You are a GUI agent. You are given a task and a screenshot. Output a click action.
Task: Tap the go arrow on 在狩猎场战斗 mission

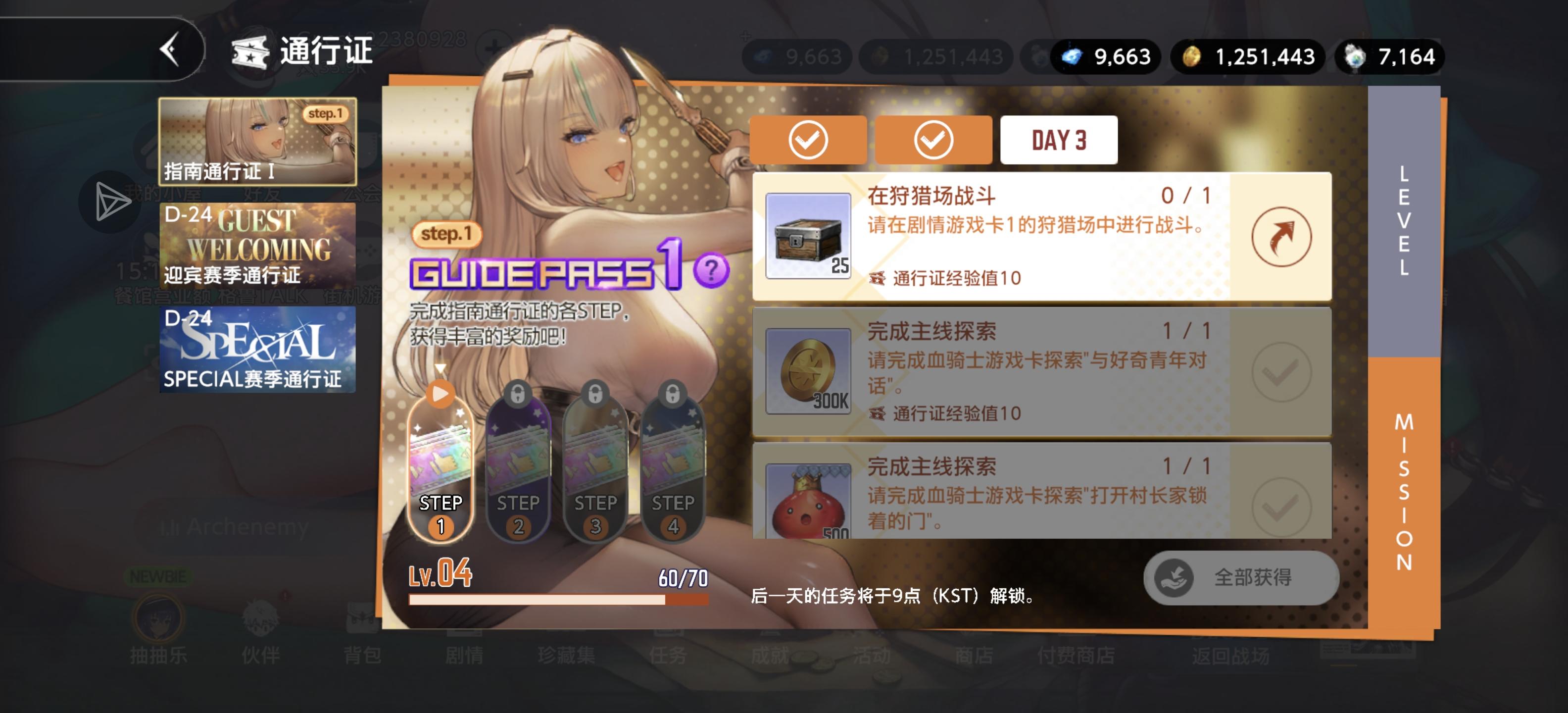coord(1282,237)
